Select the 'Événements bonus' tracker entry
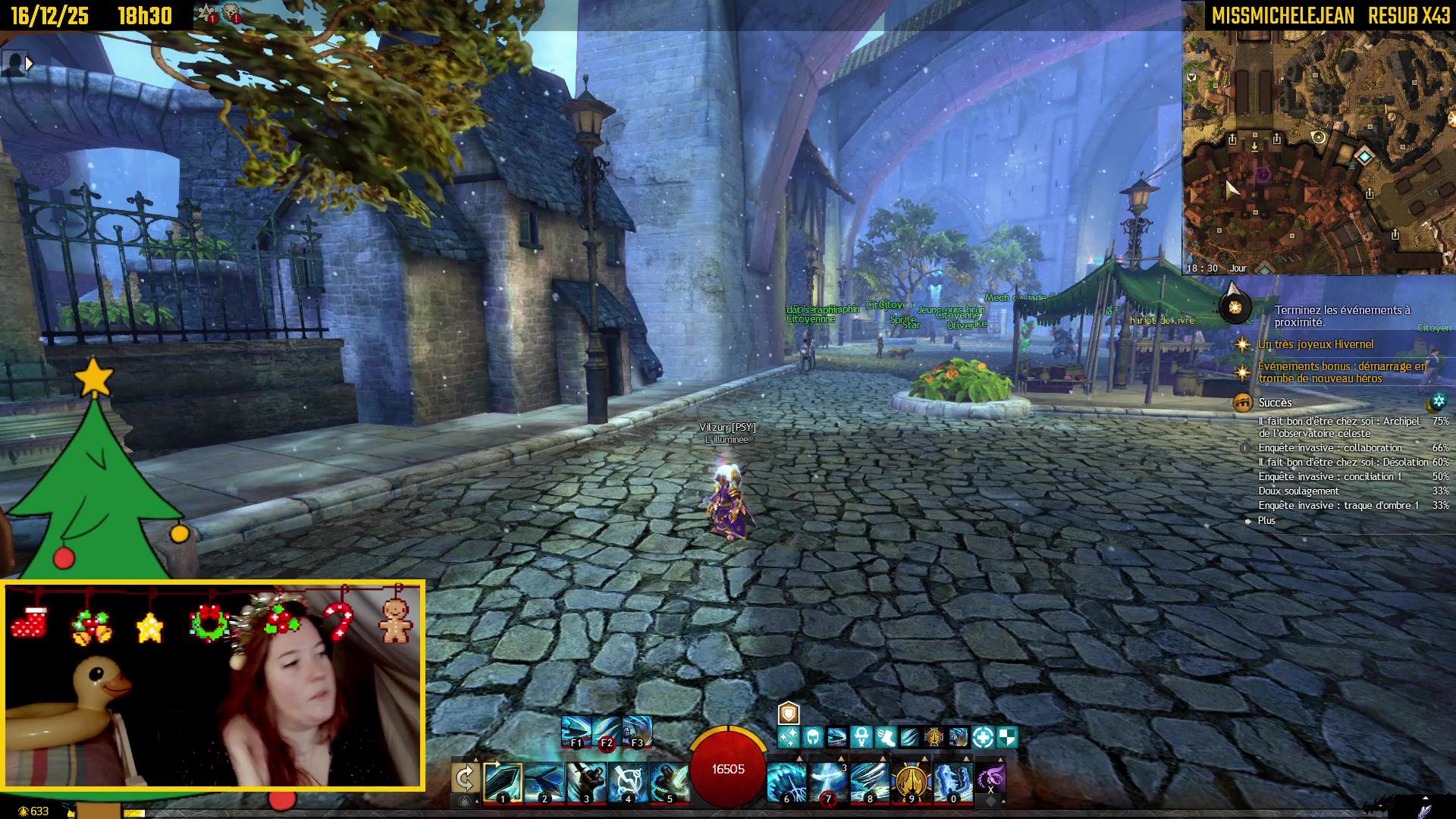1456x819 pixels. pos(1341,372)
